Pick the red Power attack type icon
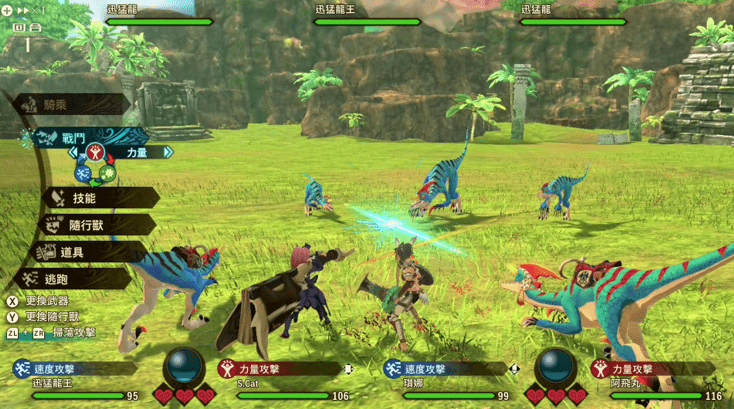The image size is (734, 409). [97, 153]
